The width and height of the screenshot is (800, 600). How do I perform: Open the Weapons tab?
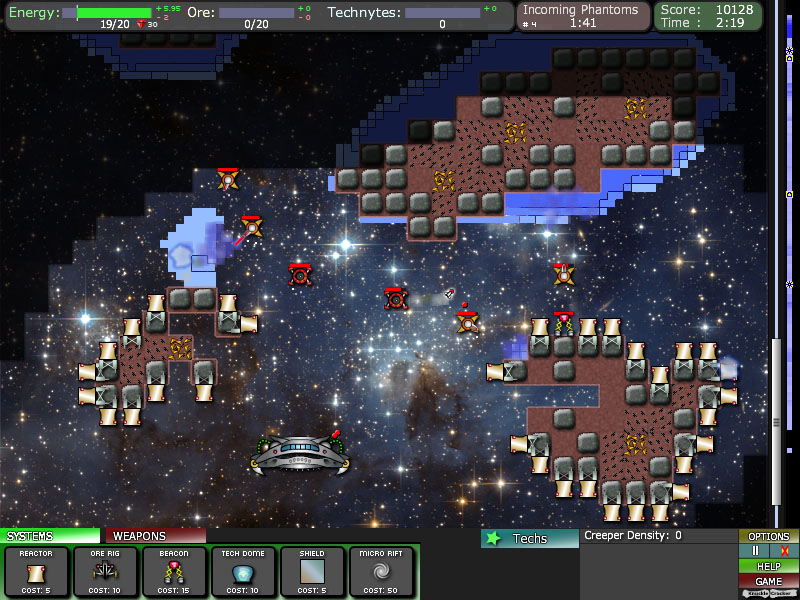point(155,536)
